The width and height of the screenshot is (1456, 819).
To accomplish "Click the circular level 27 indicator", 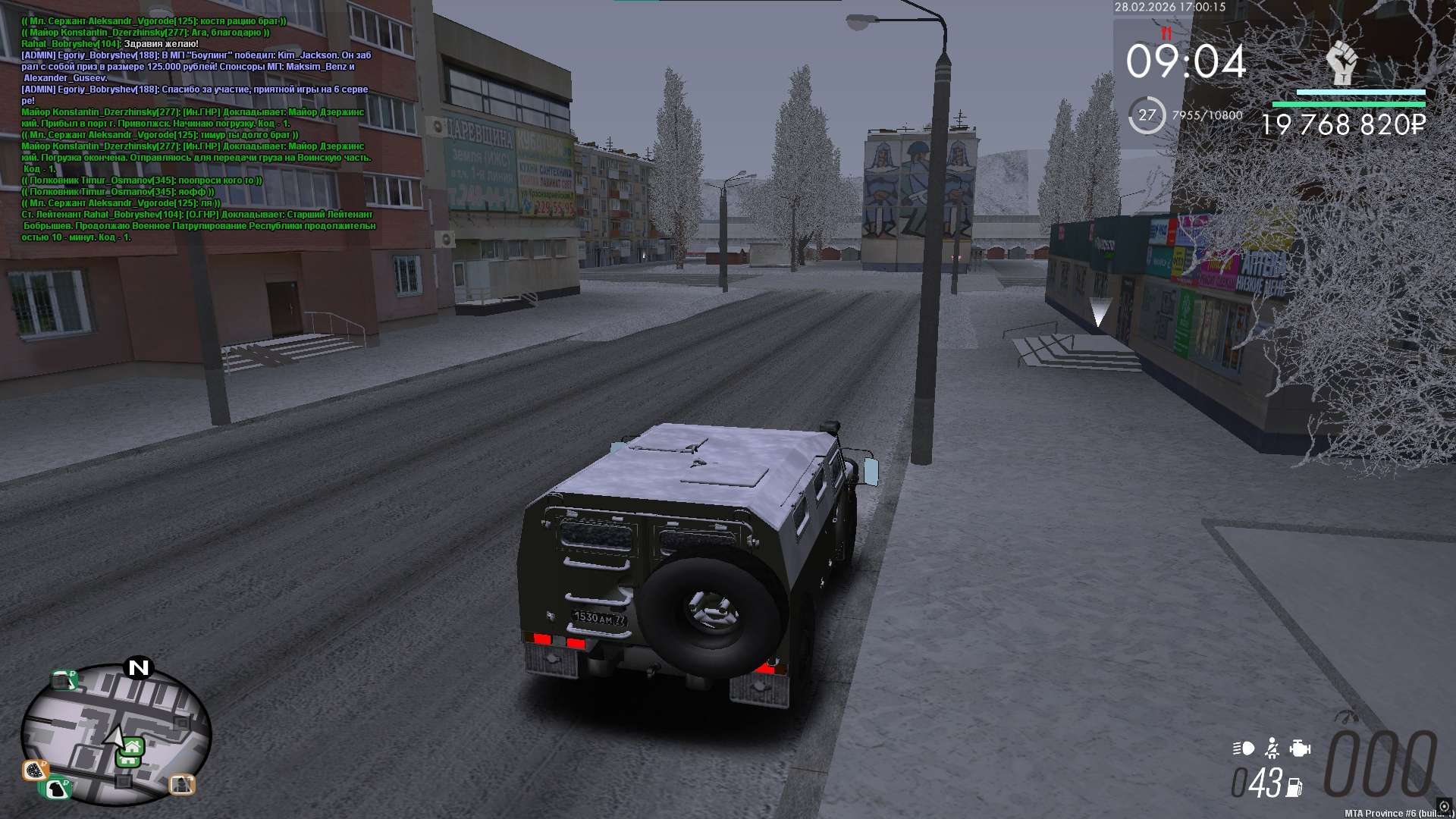I will (1147, 115).
